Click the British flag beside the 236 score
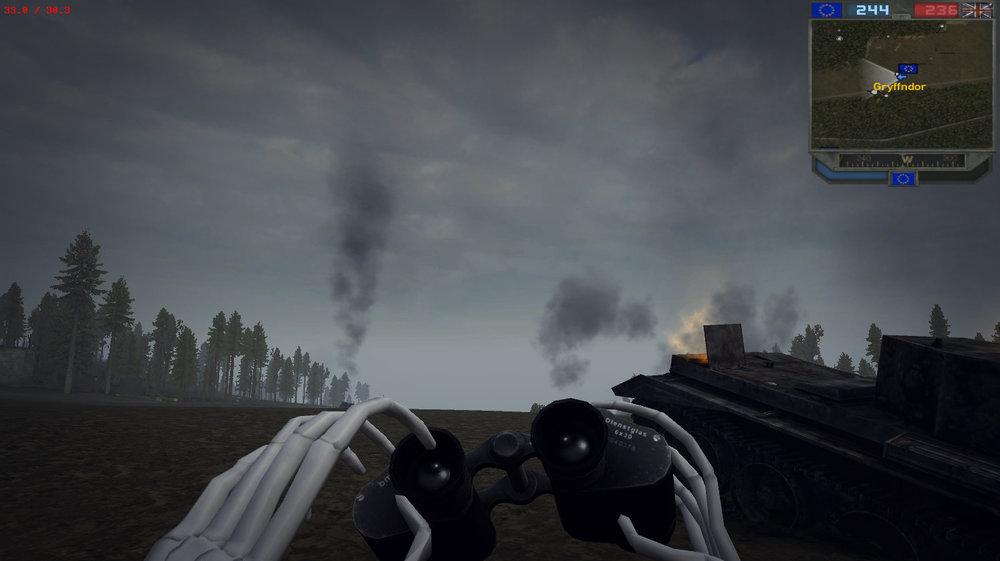This screenshot has width=1000, height=561. pyautogui.click(x=976, y=10)
